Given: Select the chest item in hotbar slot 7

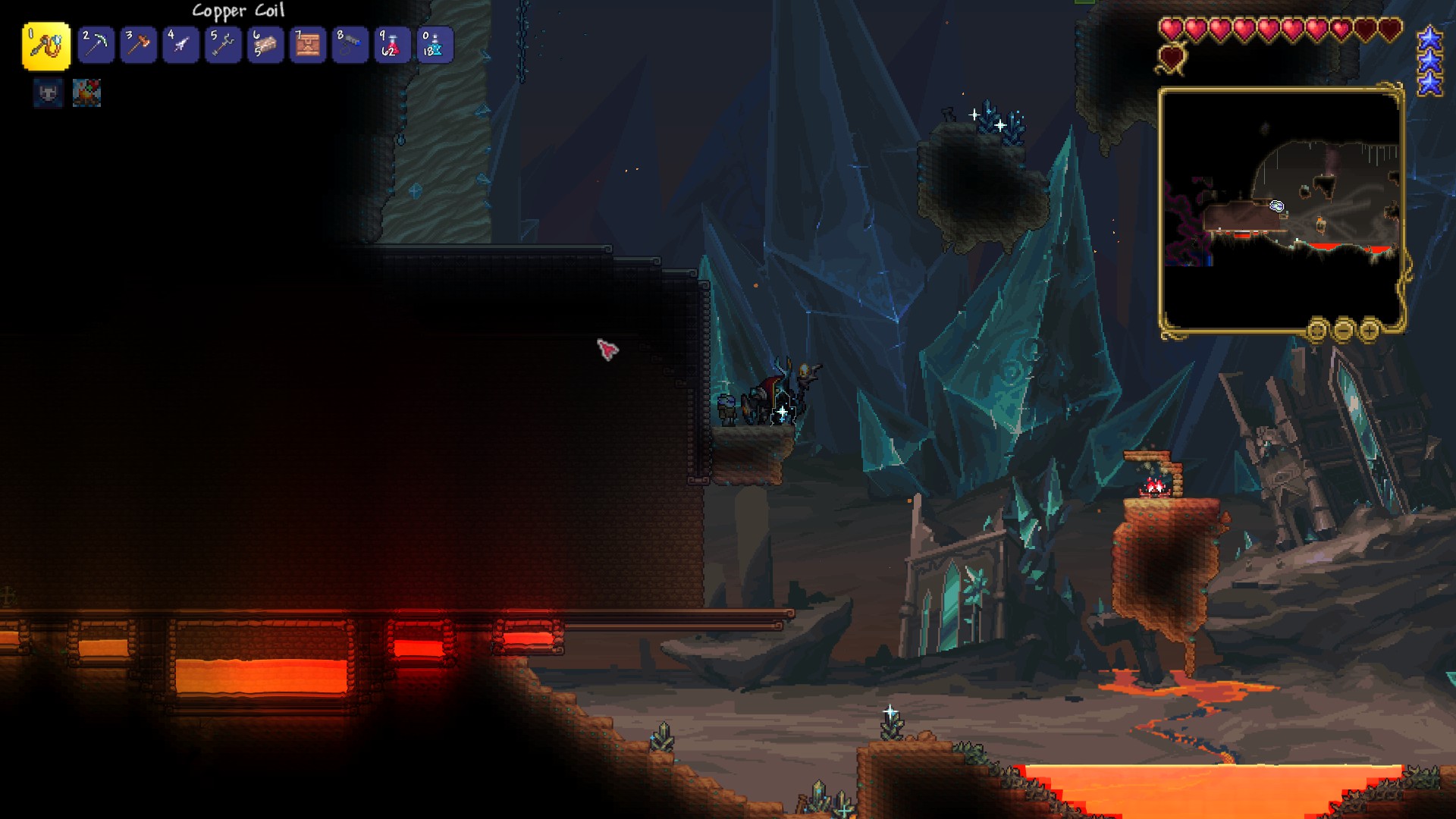Looking at the screenshot, I should [x=308, y=45].
